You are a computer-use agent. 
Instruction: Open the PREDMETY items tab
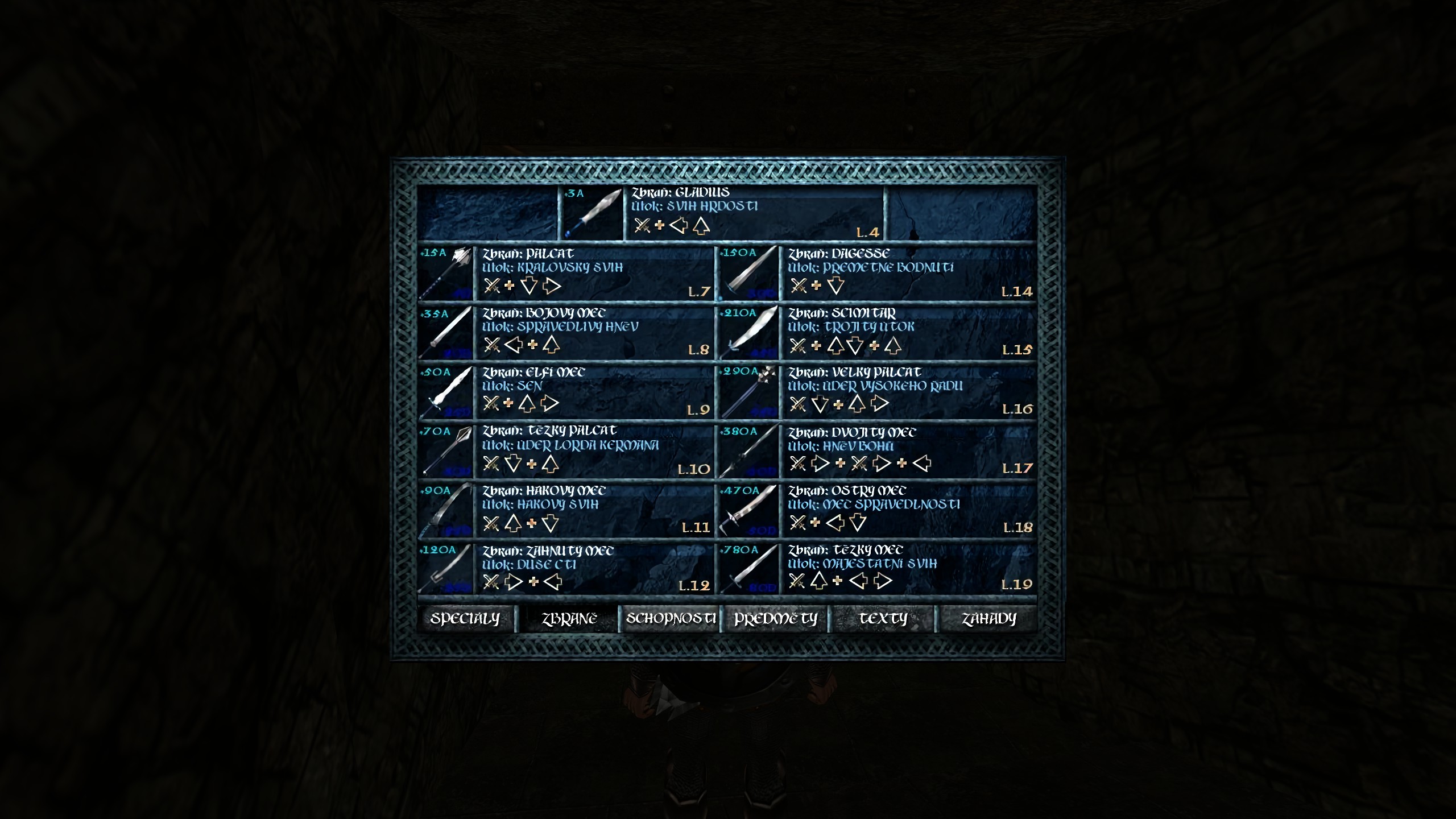pos(775,619)
